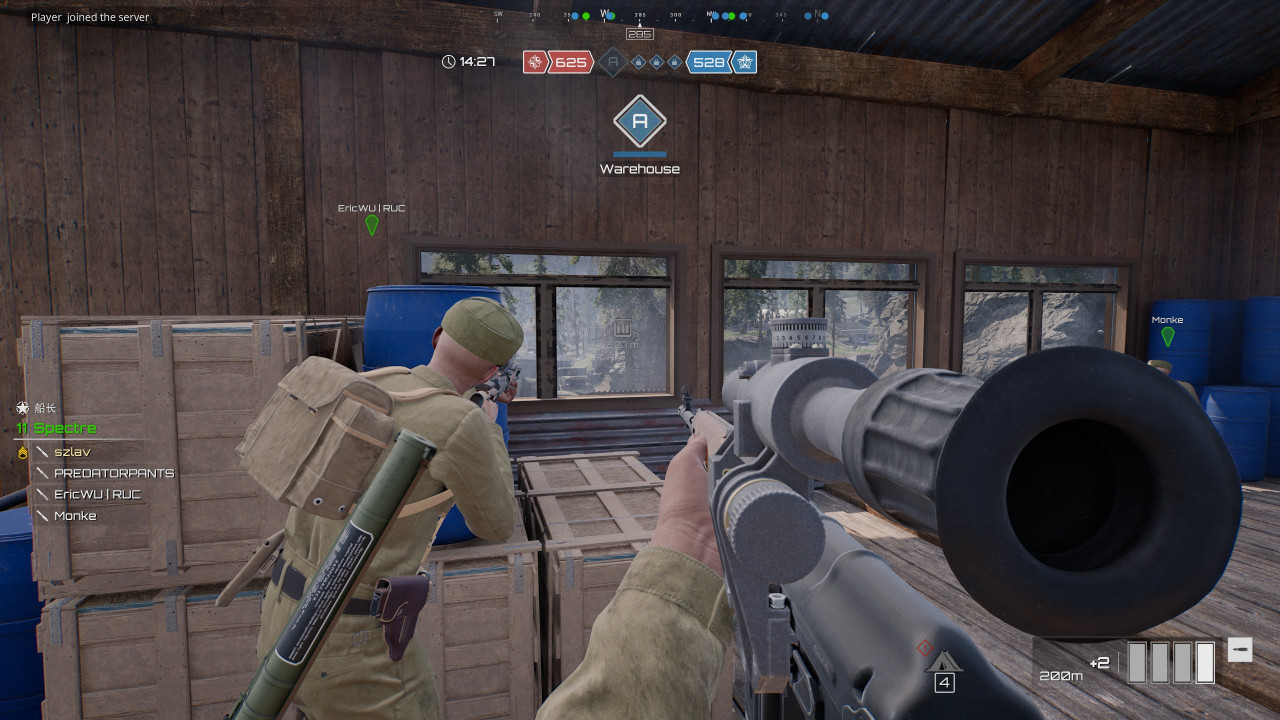Click the squad name 11 Spectre header
The image size is (1280, 720).
point(56,428)
